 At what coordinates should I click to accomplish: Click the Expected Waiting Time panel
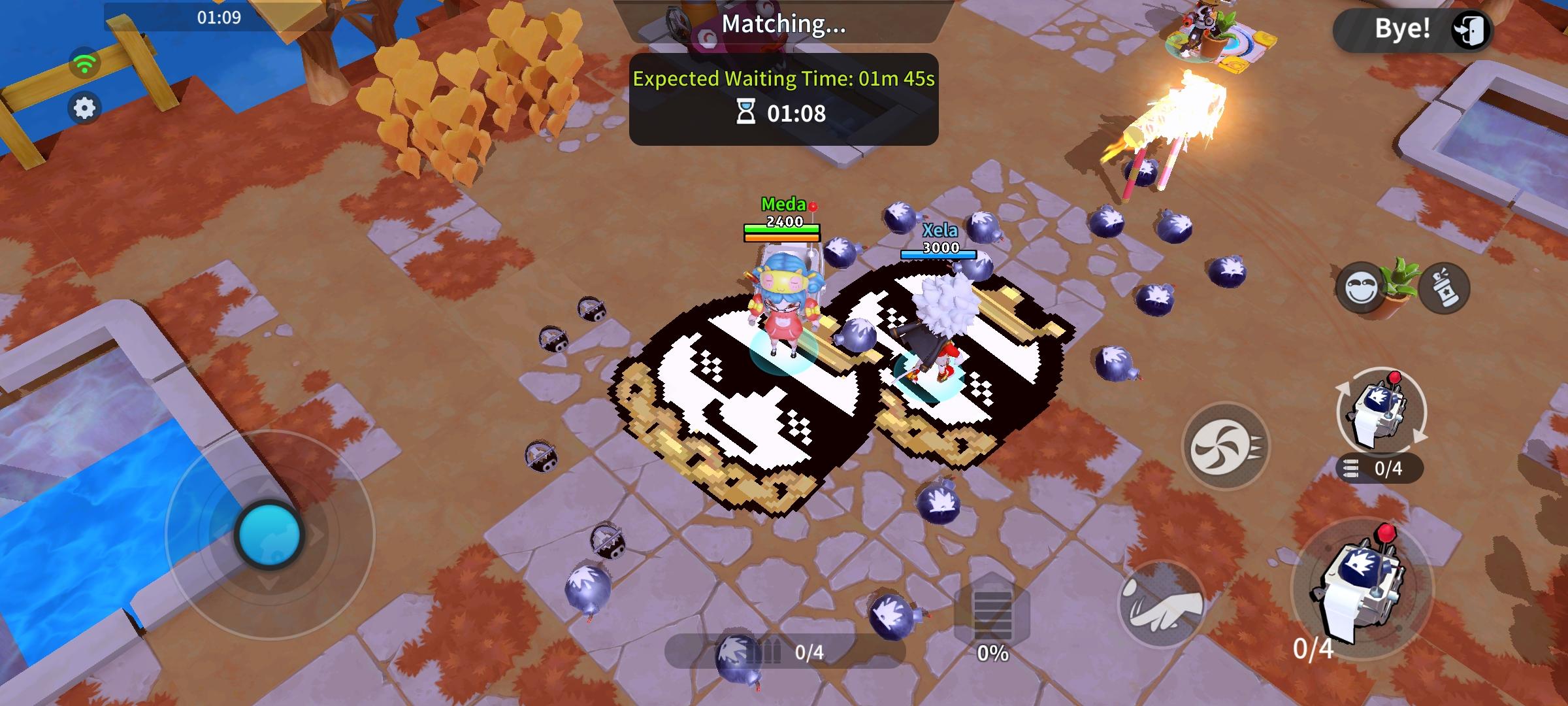point(783,80)
